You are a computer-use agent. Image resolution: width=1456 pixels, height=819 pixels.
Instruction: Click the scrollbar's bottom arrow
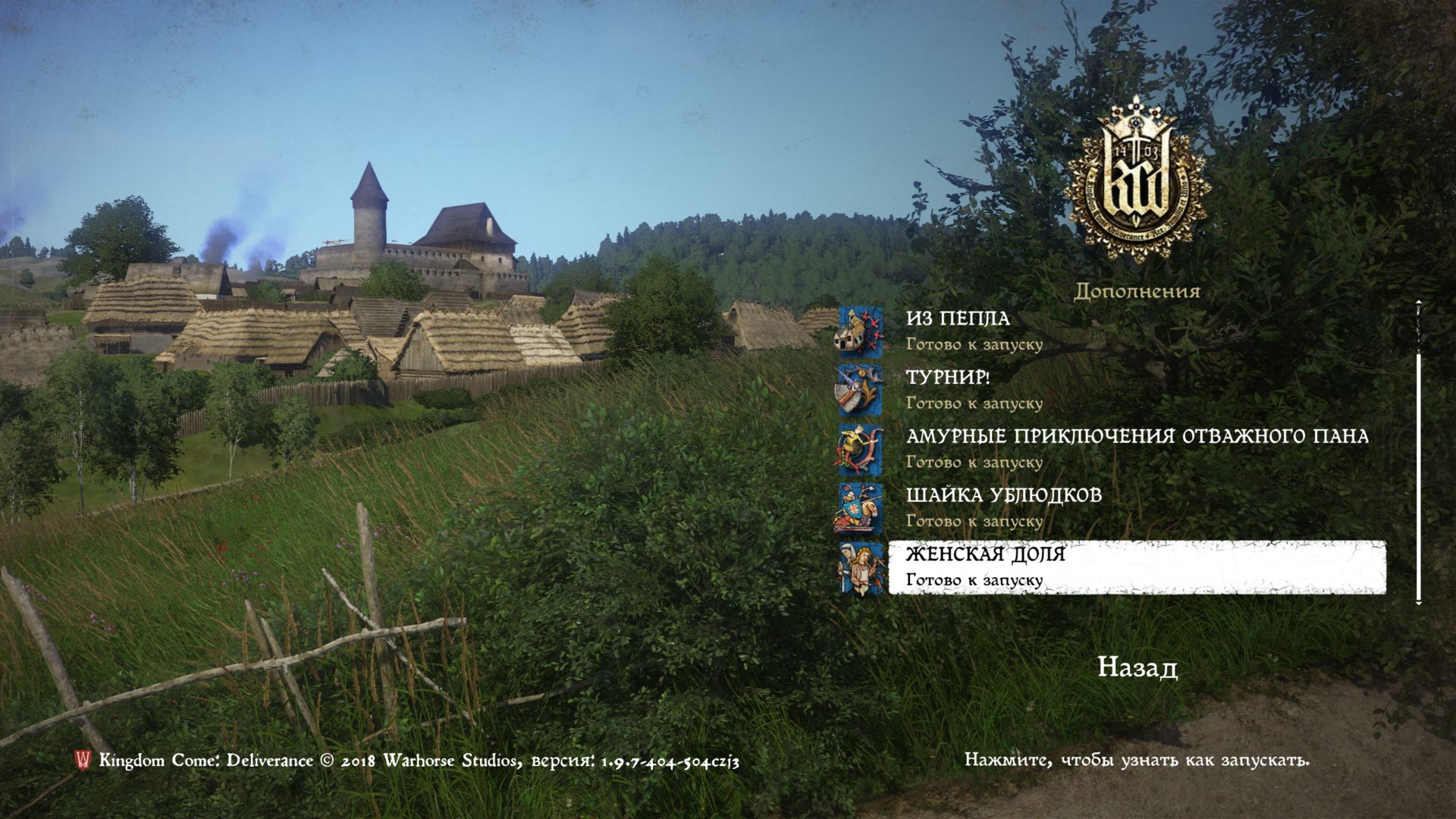coord(1418,601)
